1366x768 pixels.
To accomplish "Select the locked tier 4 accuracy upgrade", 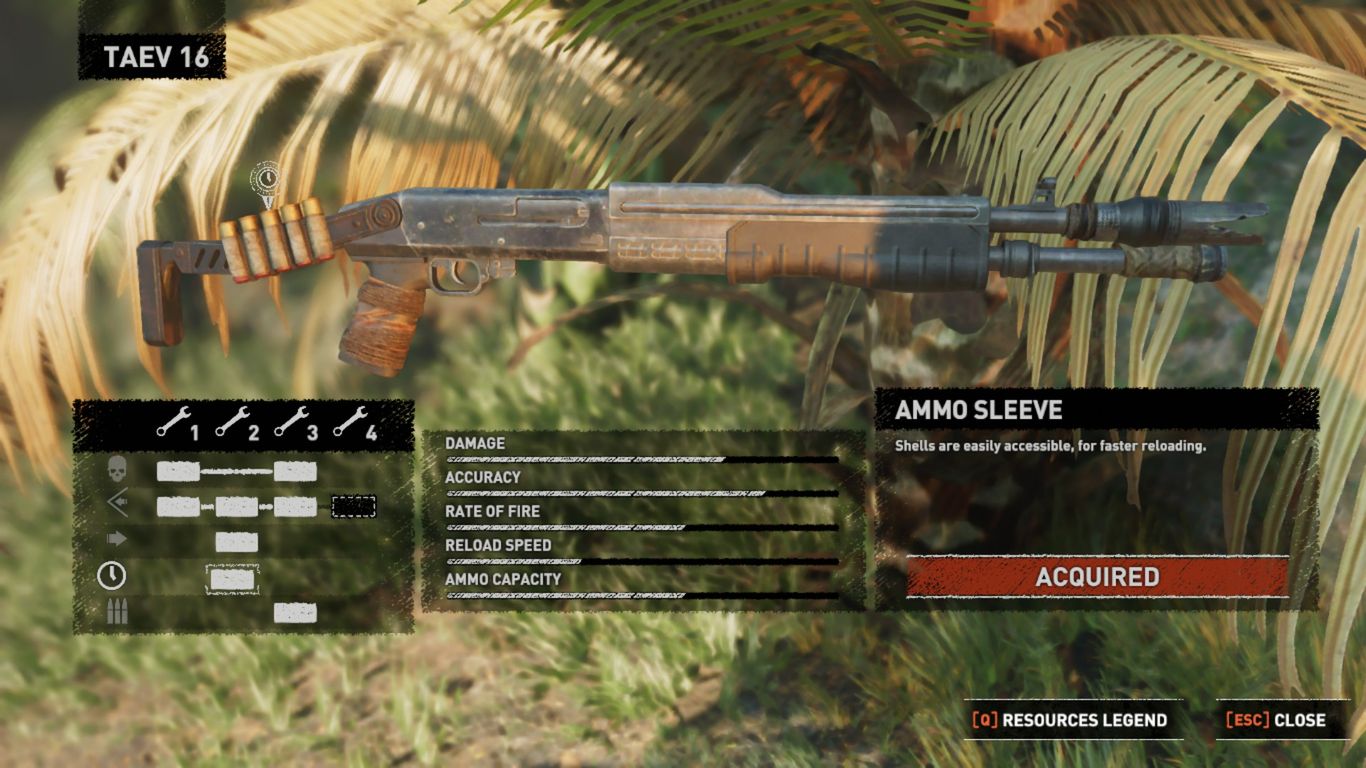I will point(353,507).
